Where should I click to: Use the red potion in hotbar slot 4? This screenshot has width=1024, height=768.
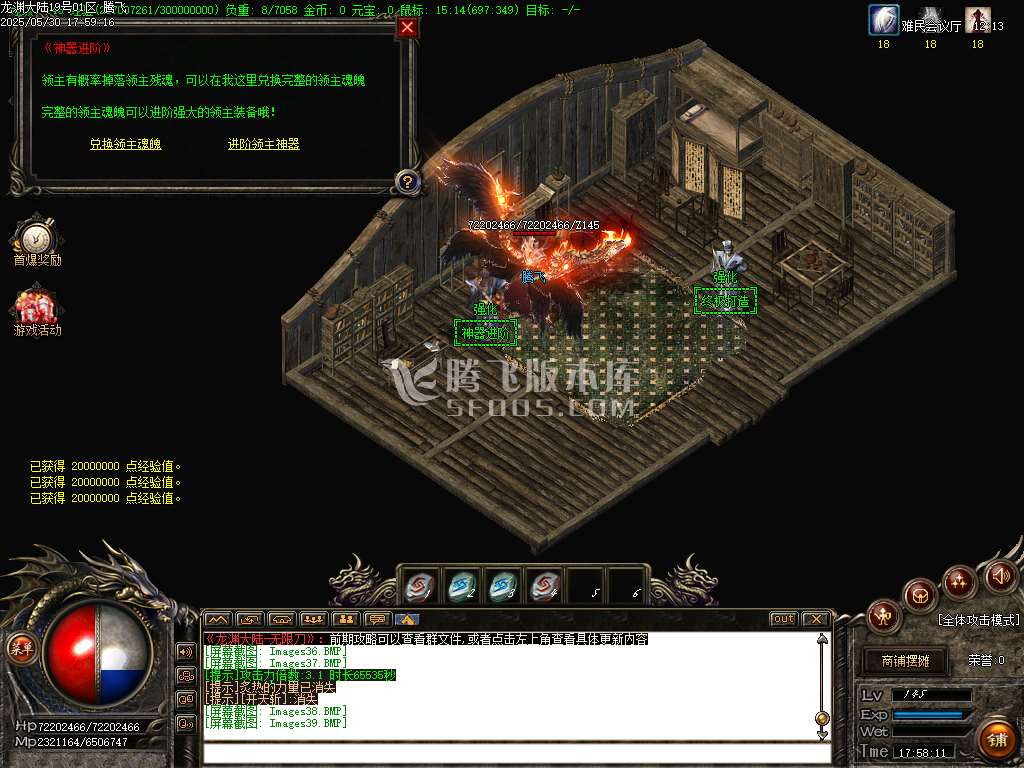544,584
